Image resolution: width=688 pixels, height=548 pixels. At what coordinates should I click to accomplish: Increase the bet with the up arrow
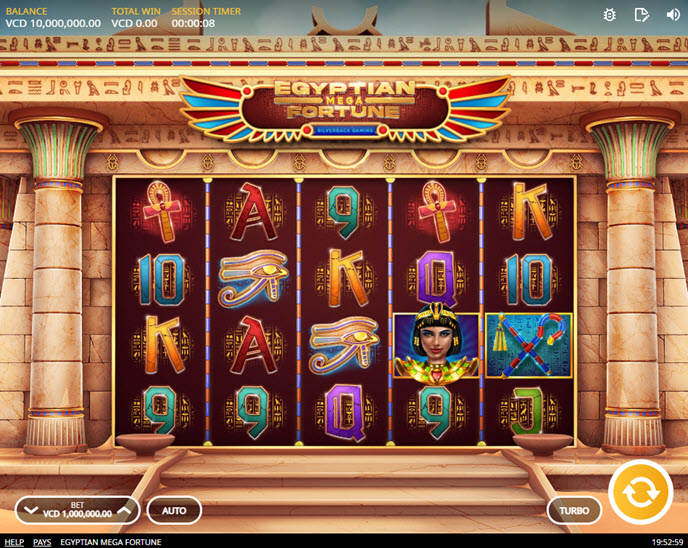pyautogui.click(x=124, y=510)
